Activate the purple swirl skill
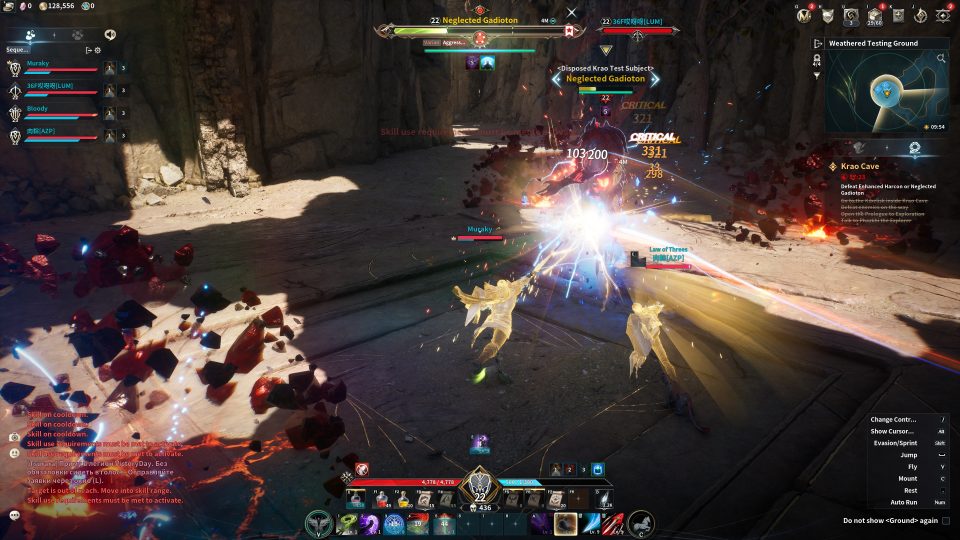 [x=369, y=523]
